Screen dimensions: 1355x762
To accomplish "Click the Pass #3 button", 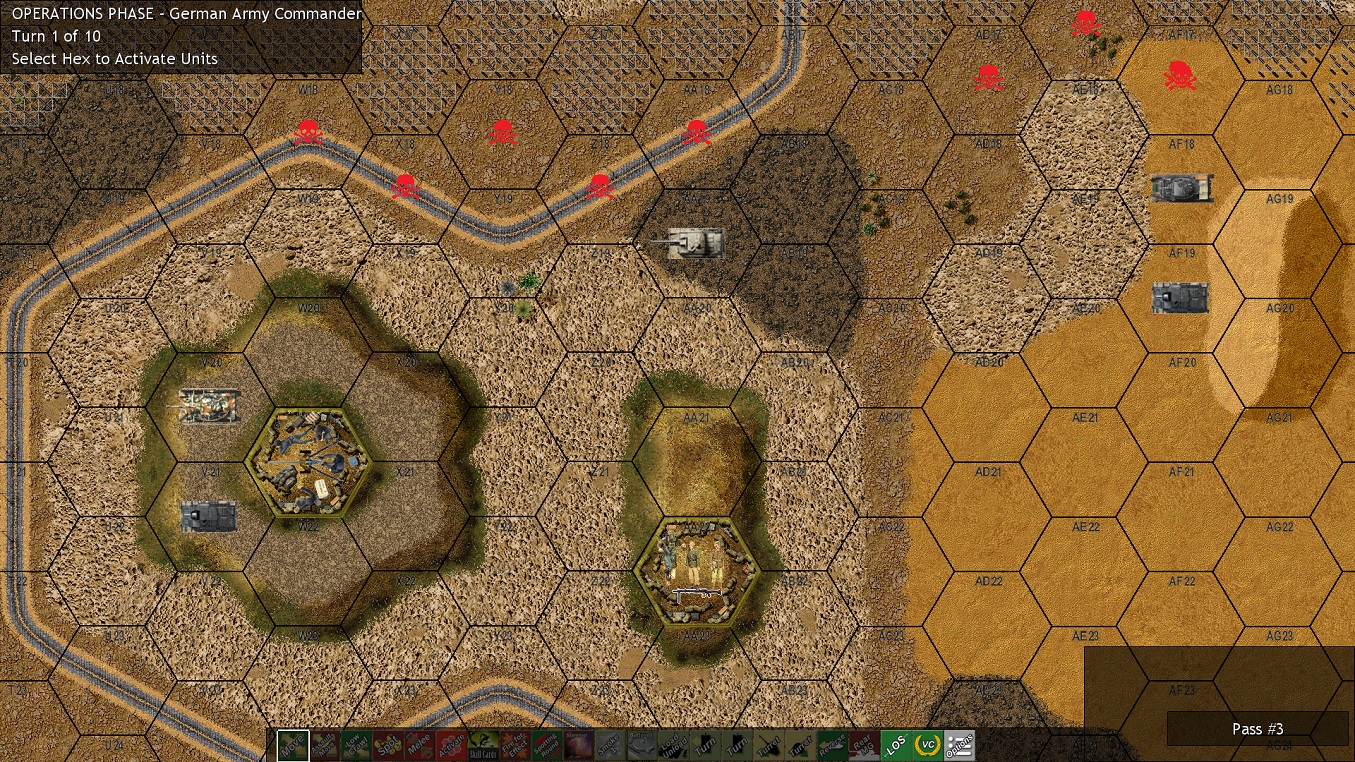I will (x=1257, y=729).
